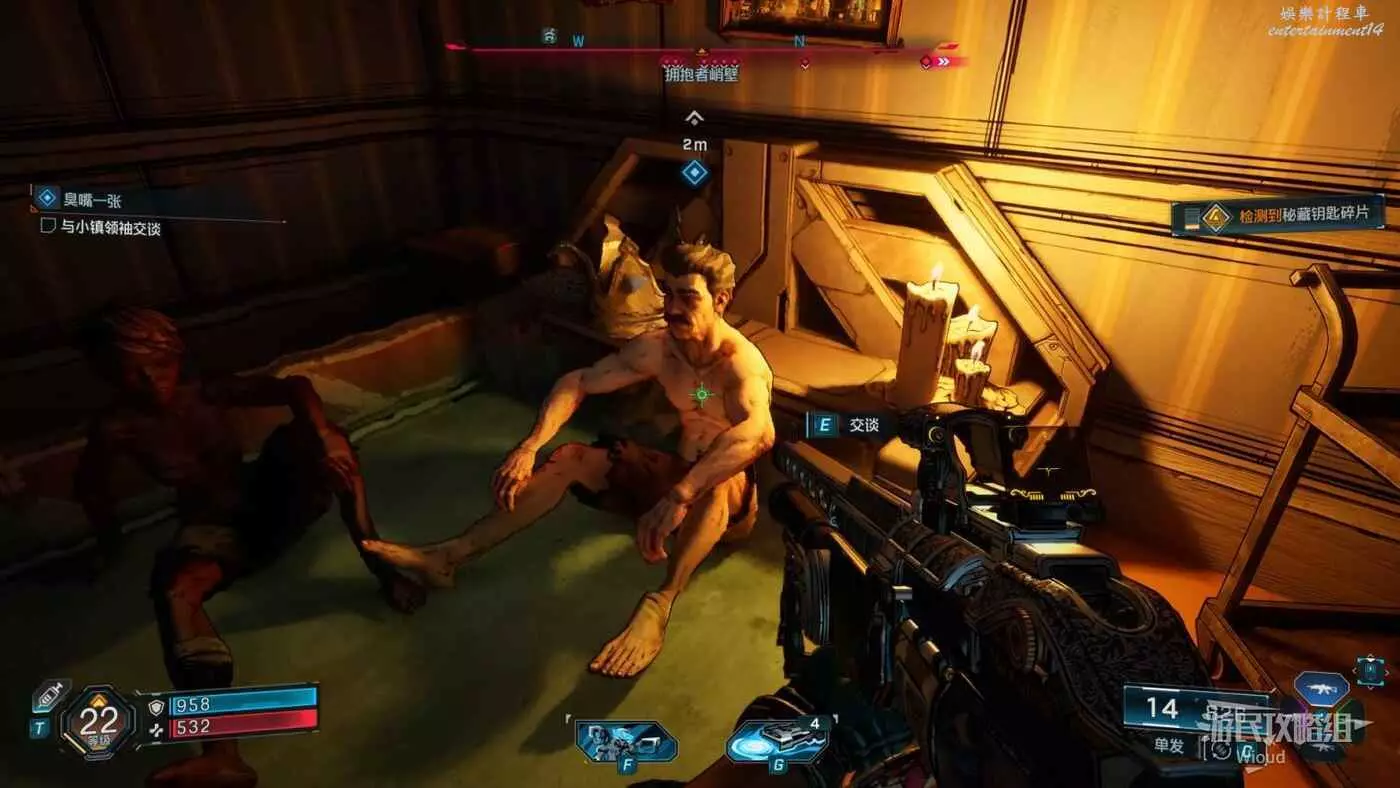Open the 臭嘴一张 quest tracker entry
The height and width of the screenshot is (788, 1400).
pos(93,200)
